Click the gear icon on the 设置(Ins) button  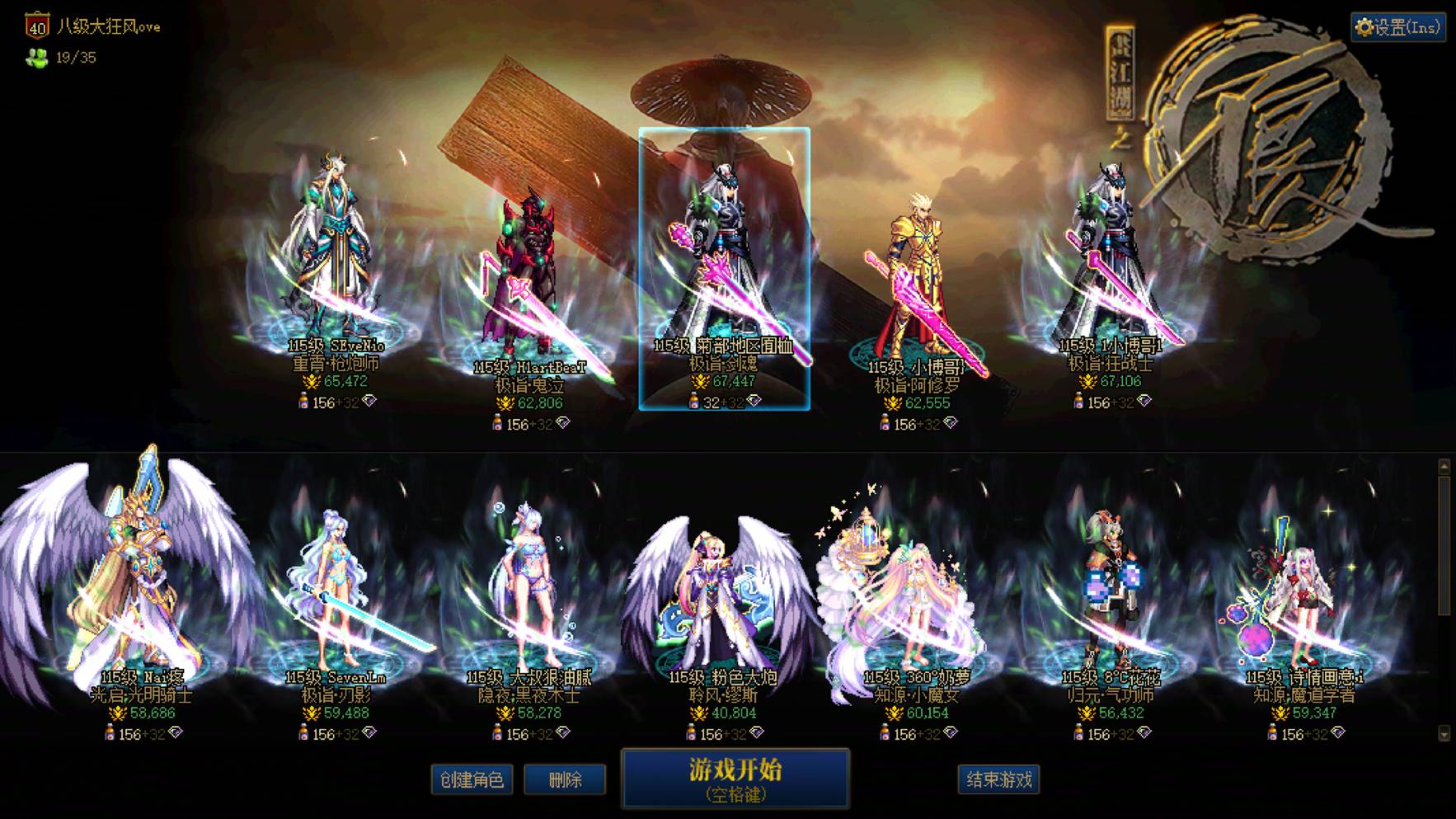(x=1366, y=26)
